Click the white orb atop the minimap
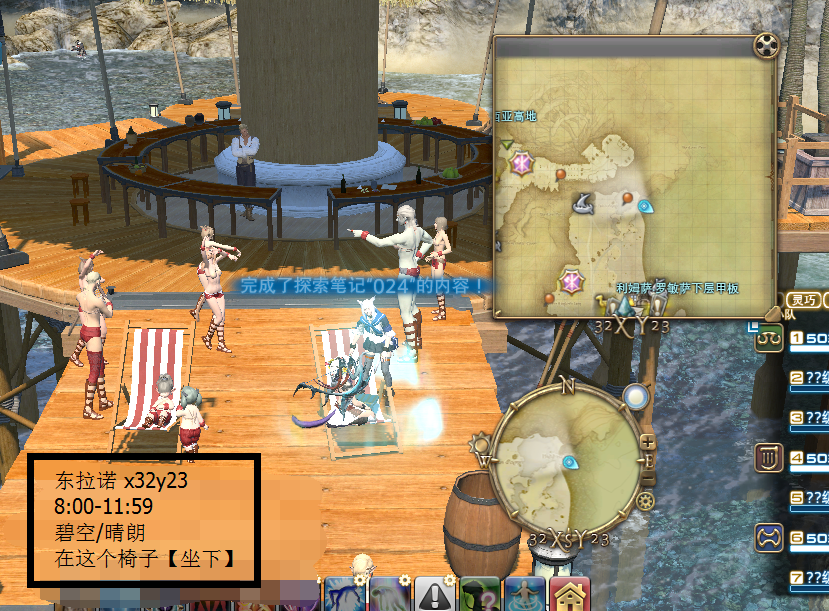This screenshot has width=829, height=611. 634,397
